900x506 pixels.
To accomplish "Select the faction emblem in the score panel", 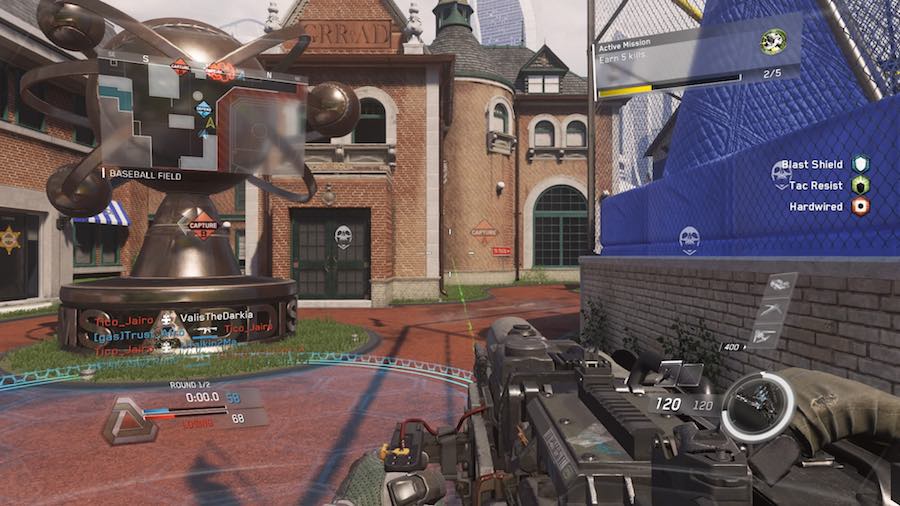I will 129,420.
